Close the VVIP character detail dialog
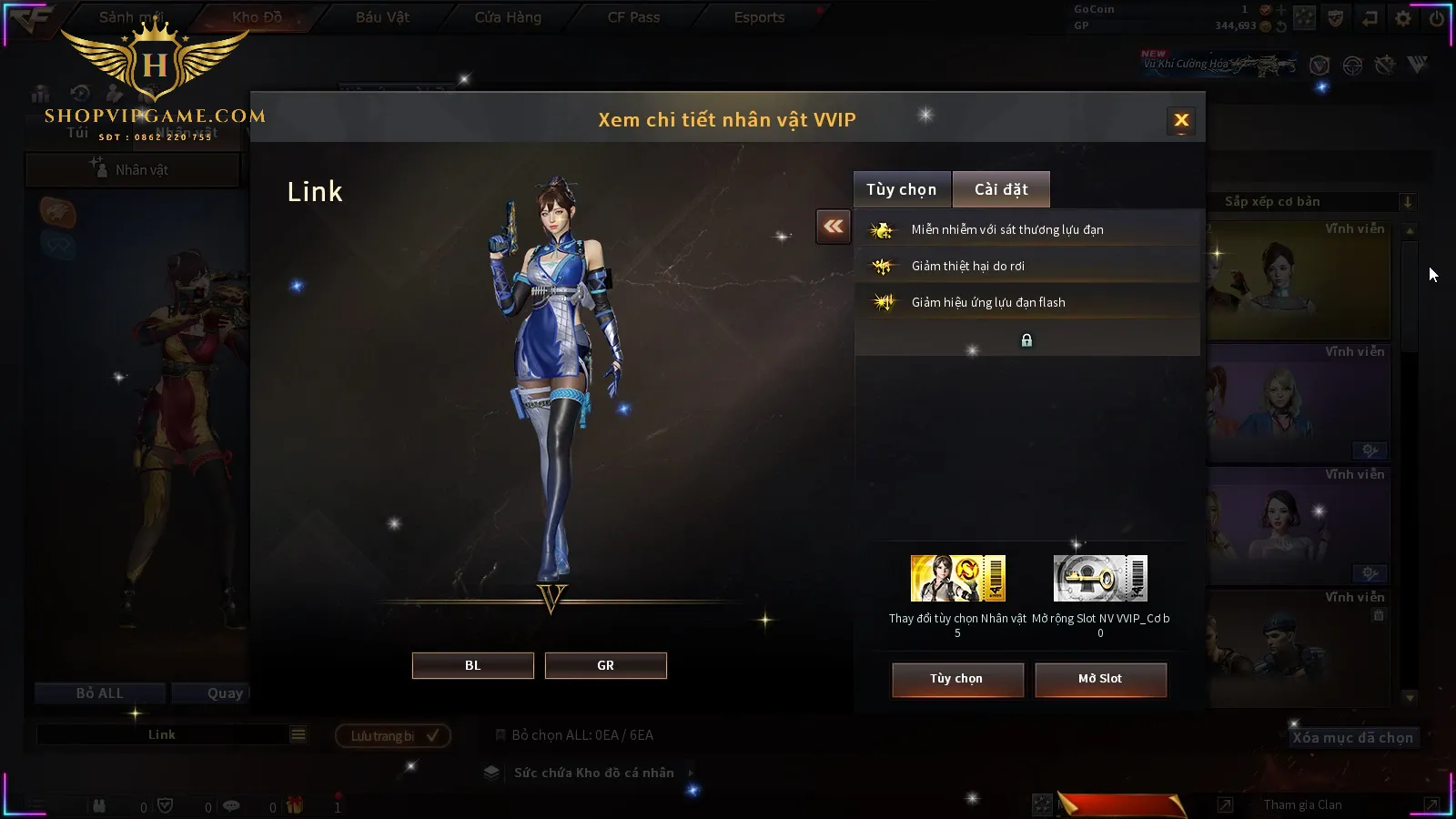 point(1181,120)
